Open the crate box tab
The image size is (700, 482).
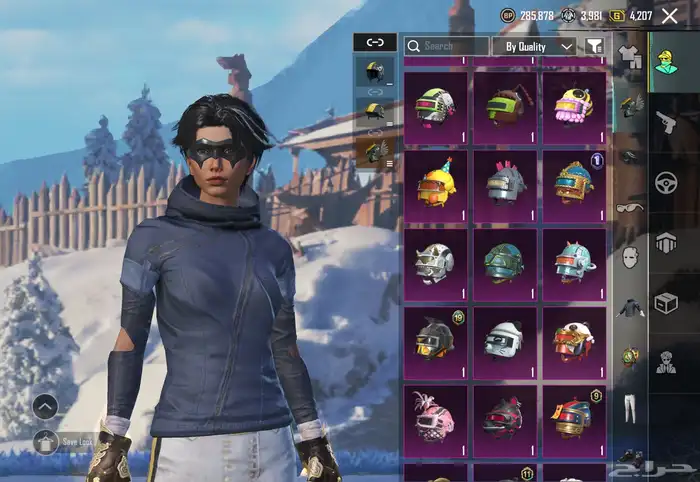tap(665, 301)
